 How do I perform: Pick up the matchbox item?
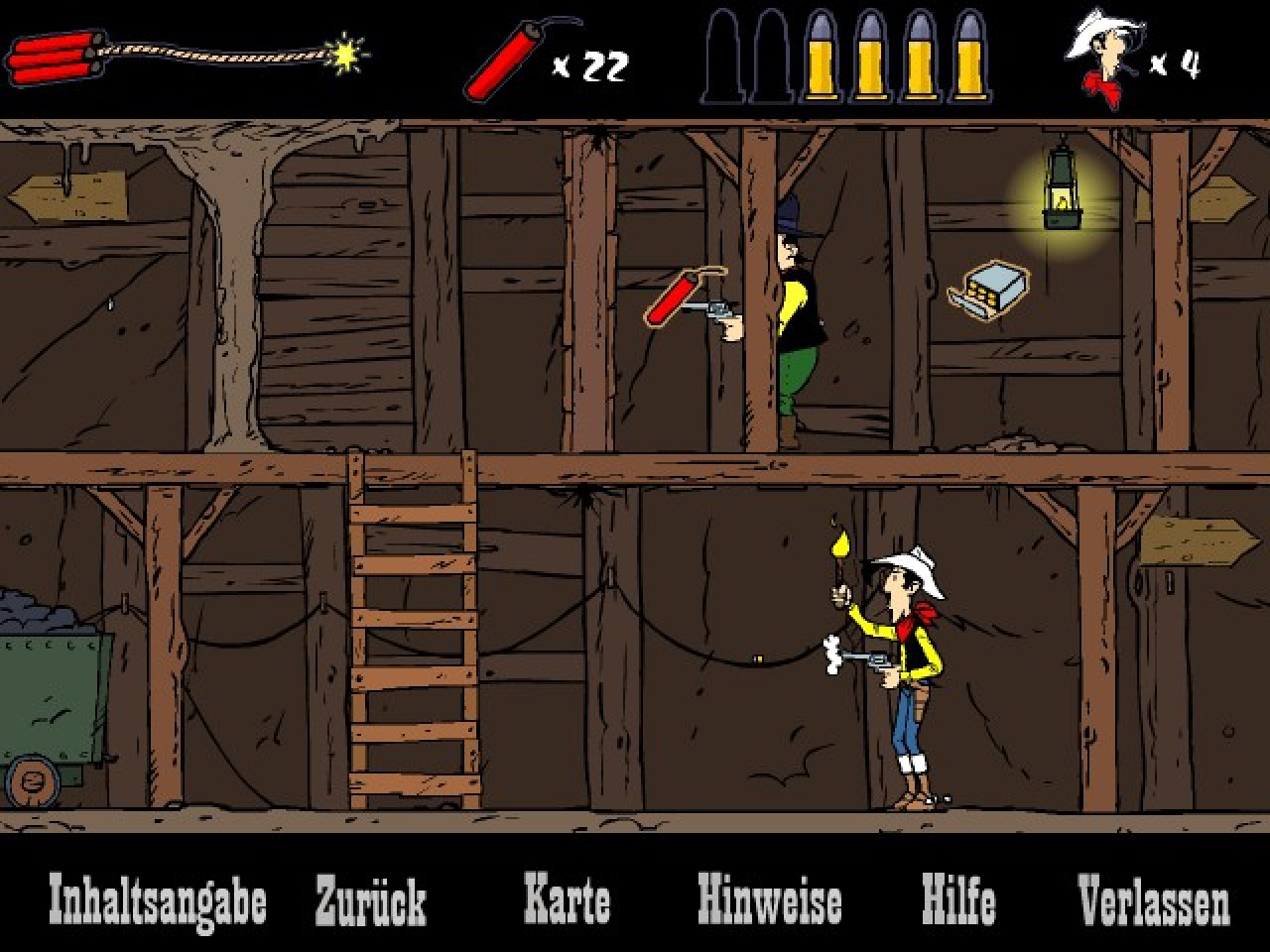[x=990, y=288]
